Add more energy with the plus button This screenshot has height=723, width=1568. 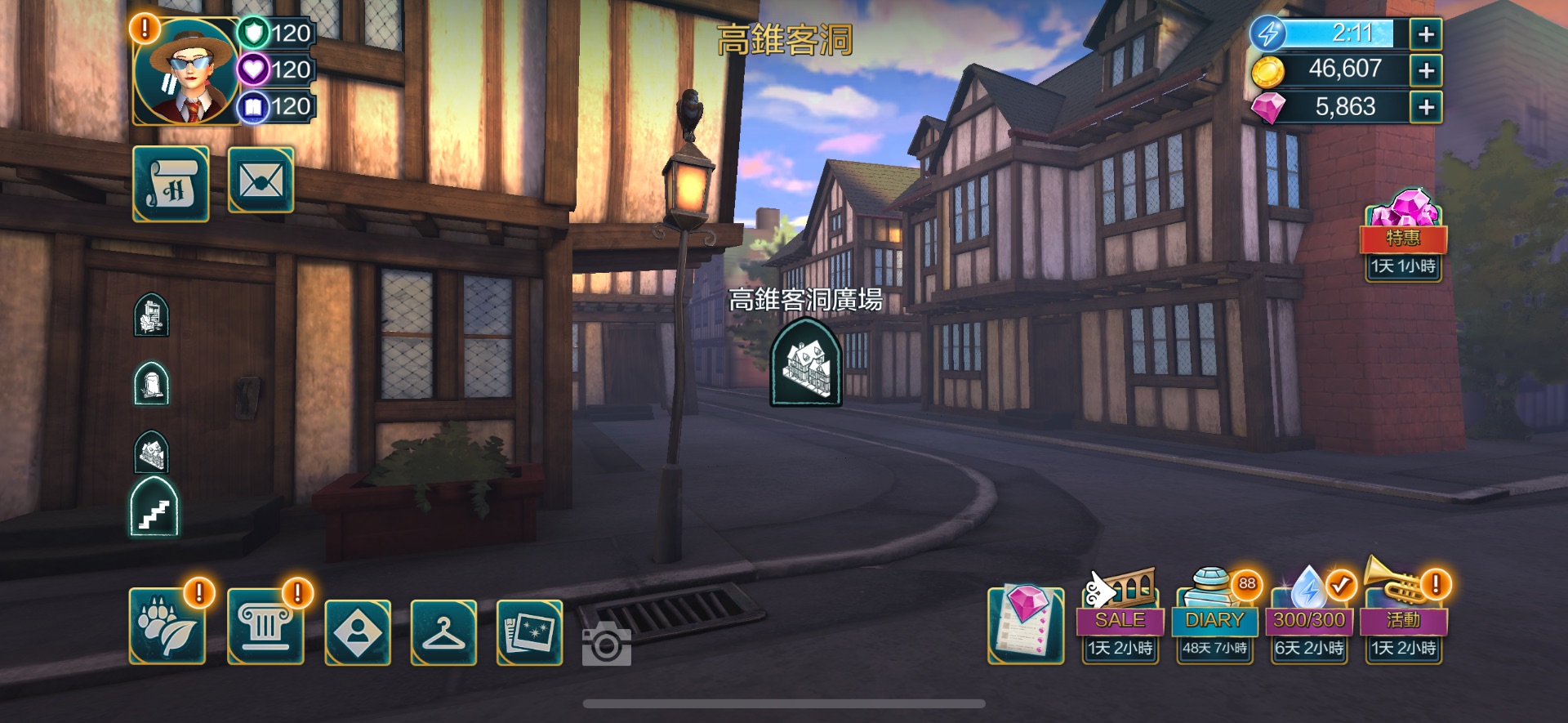pyautogui.click(x=1426, y=34)
